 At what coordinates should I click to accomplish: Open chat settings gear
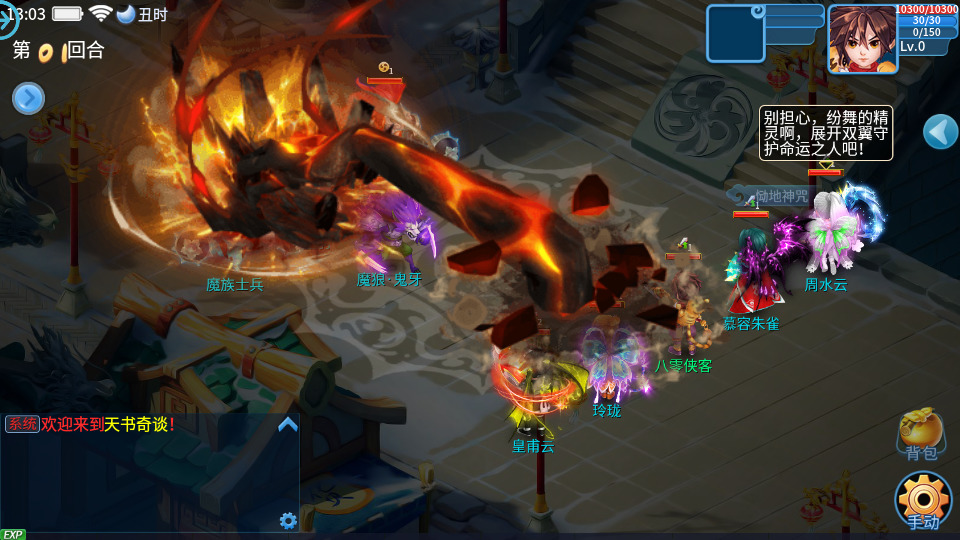tap(288, 520)
